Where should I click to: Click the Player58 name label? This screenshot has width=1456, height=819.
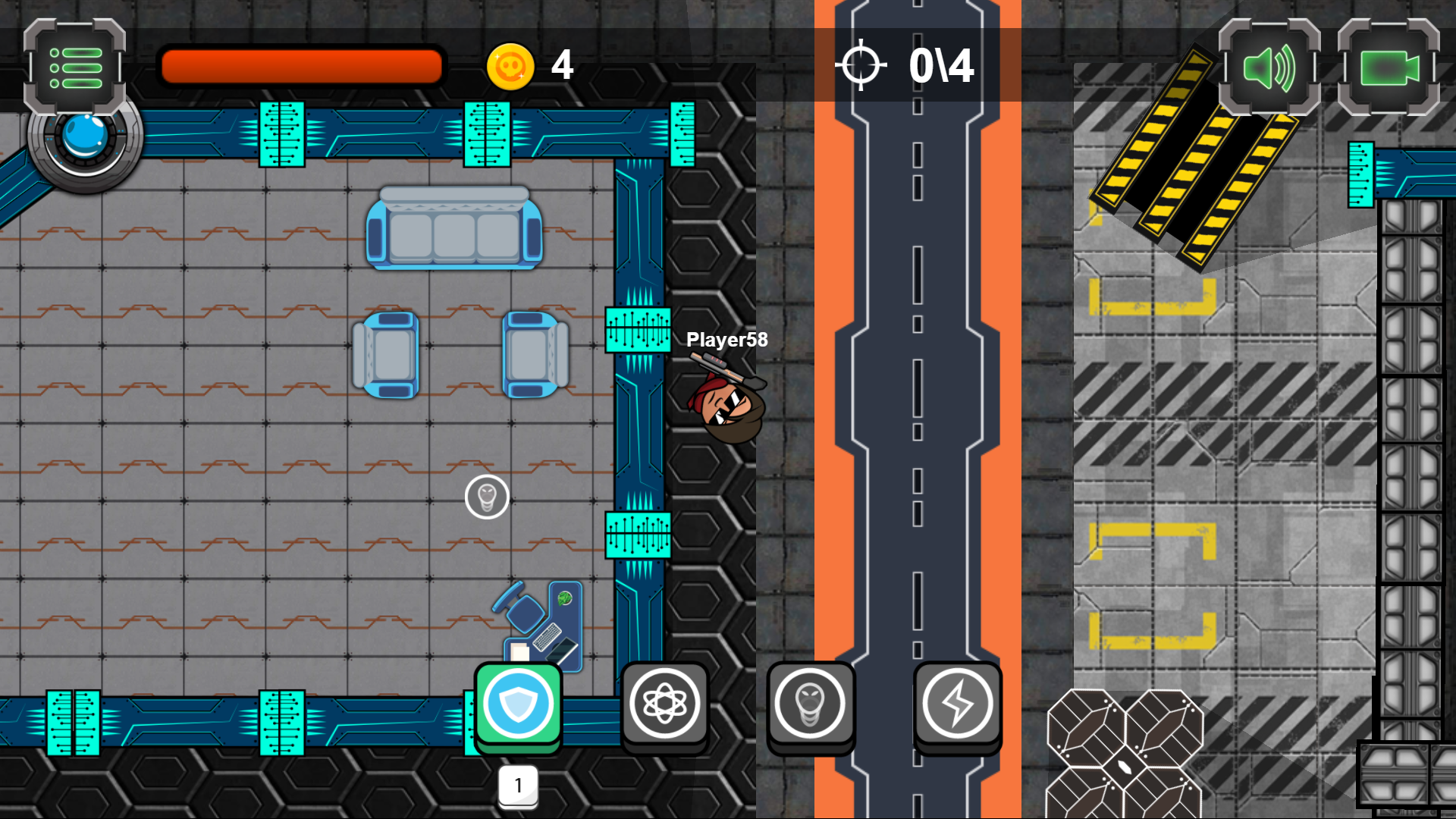726,340
